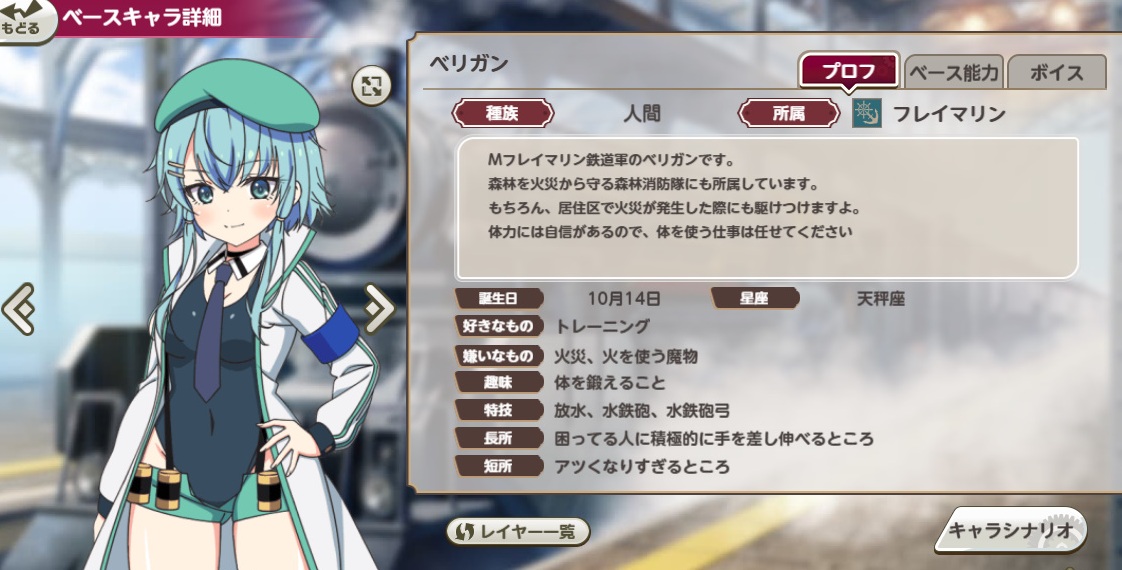Open the レイヤー一覧 layer list
Viewport: 1122px width, 570px height.
point(517,531)
